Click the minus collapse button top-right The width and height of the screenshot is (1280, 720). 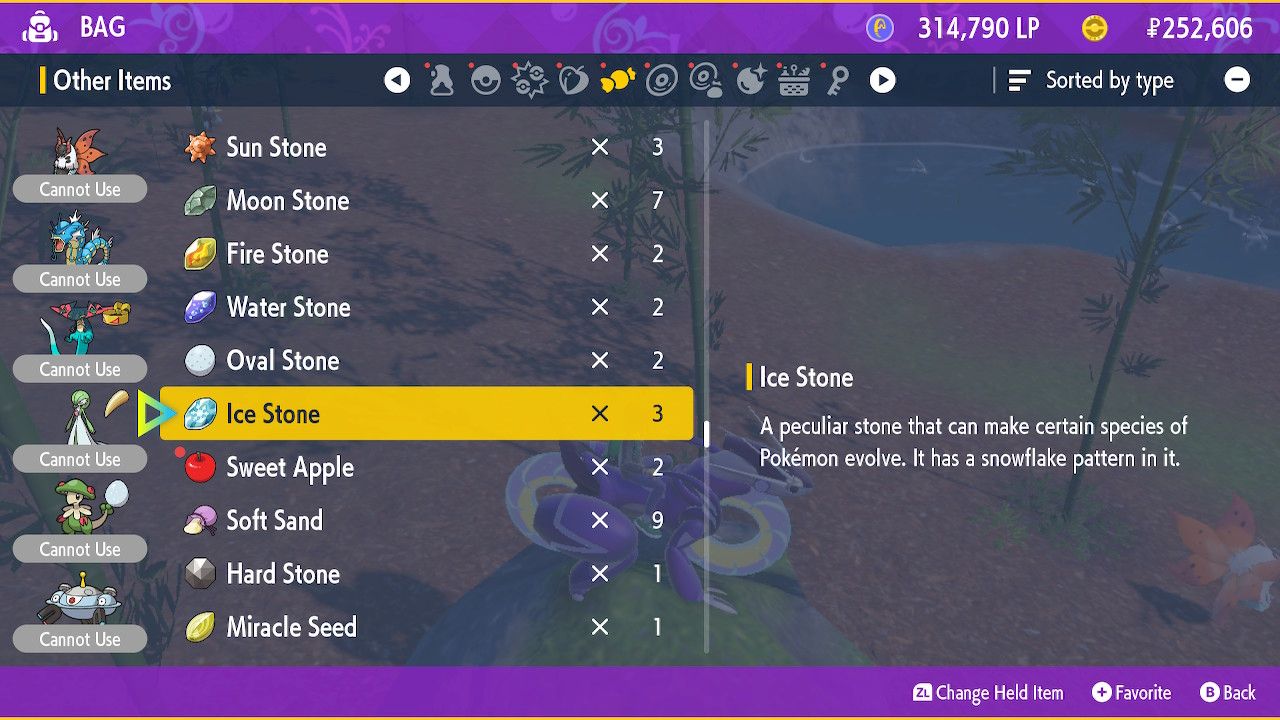tap(1237, 79)
